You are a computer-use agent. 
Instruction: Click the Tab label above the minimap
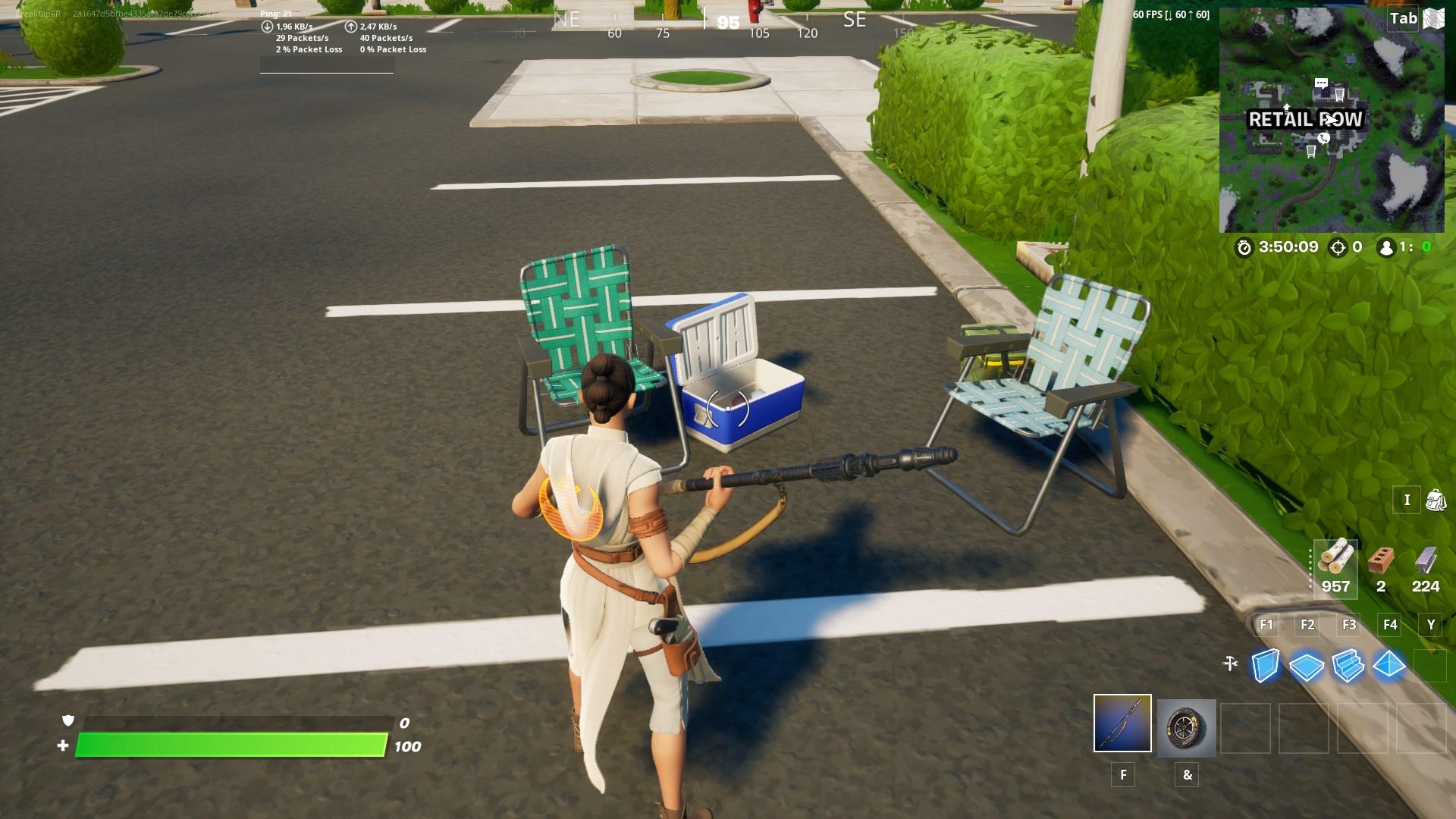pyautogui.click(x=1401, y=19)
